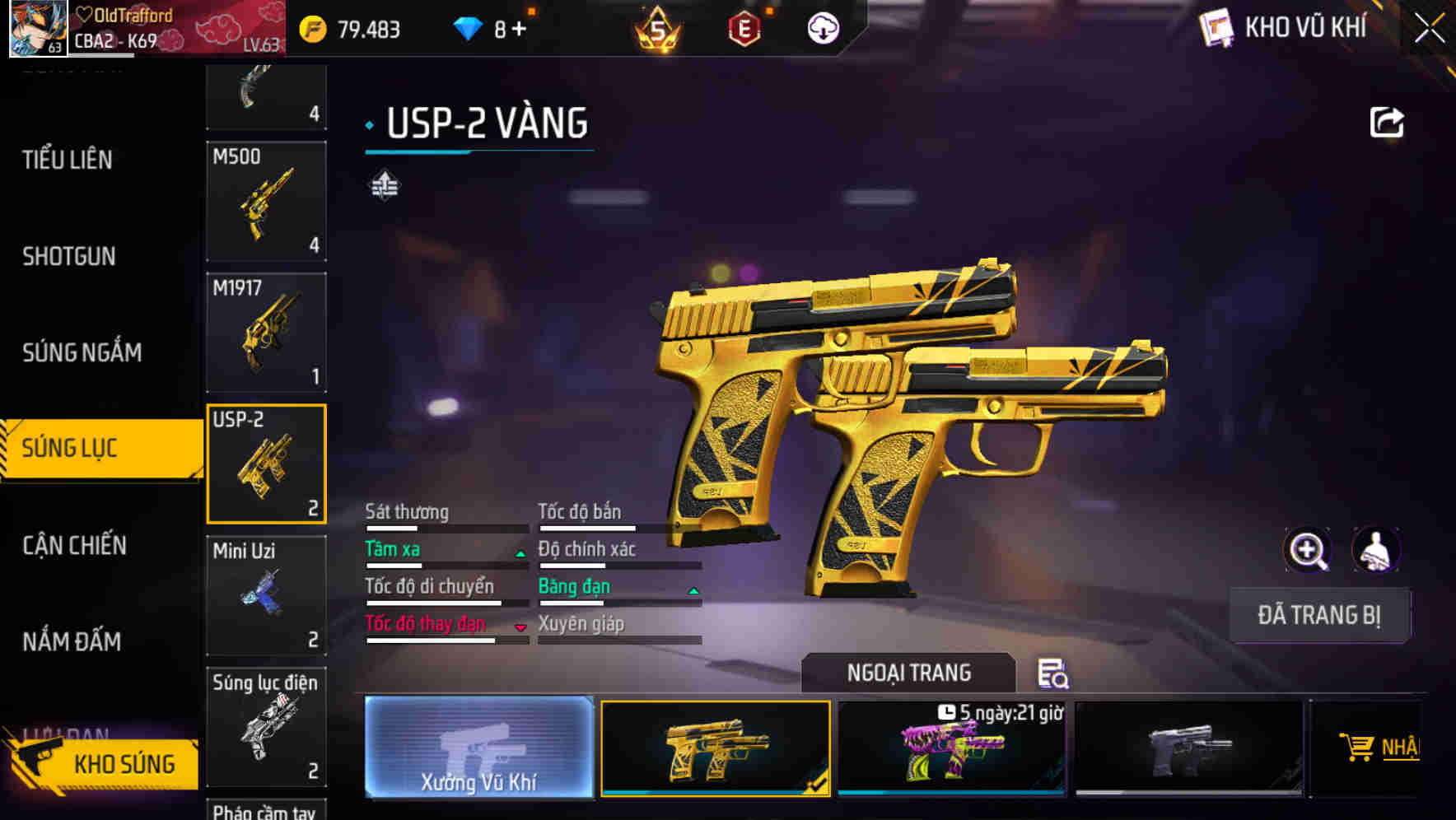This screenshot has height=820, width=1456.
Task: Select the level 5 crown badge icon
Action: click(x=656, y=30)
